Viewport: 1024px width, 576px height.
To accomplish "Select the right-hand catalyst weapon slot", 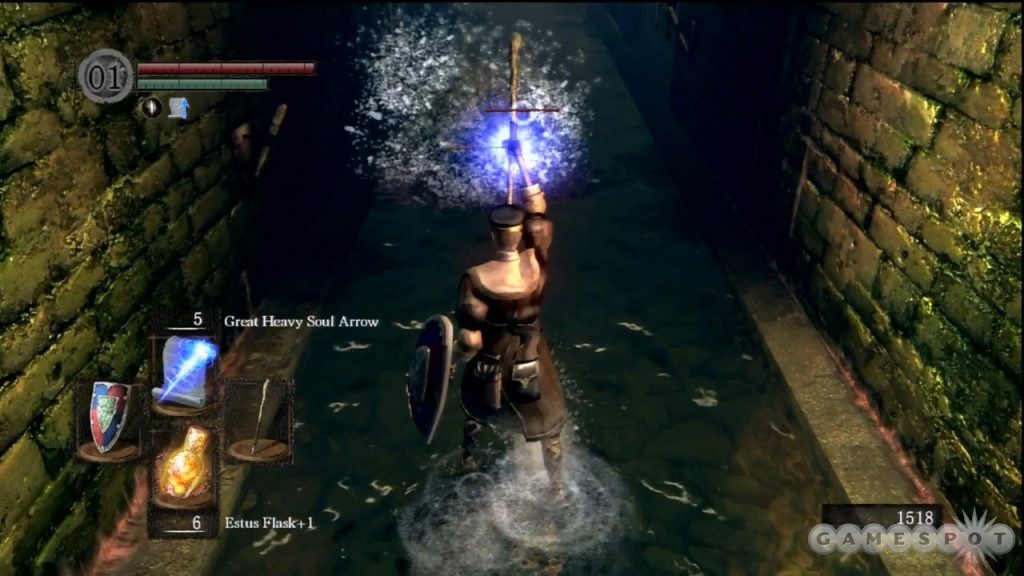I will (258, 420).
